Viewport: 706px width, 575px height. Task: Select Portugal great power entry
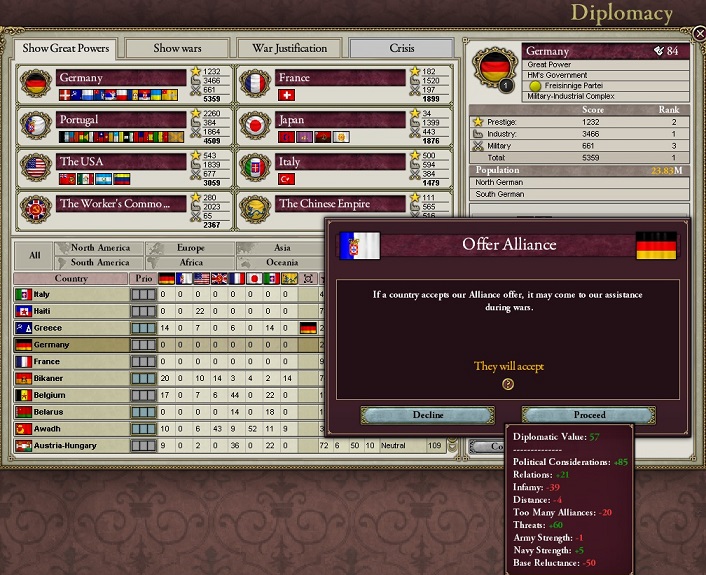click(122, 120)
